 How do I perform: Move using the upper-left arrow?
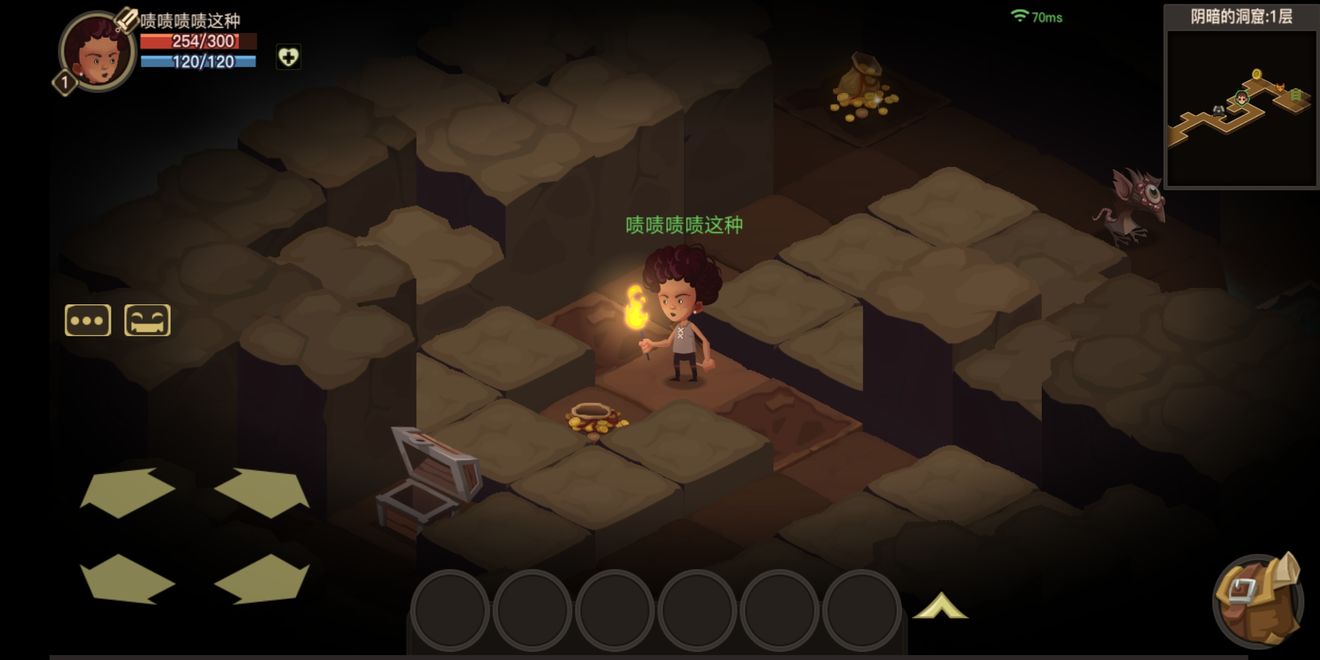click(127, 492)
